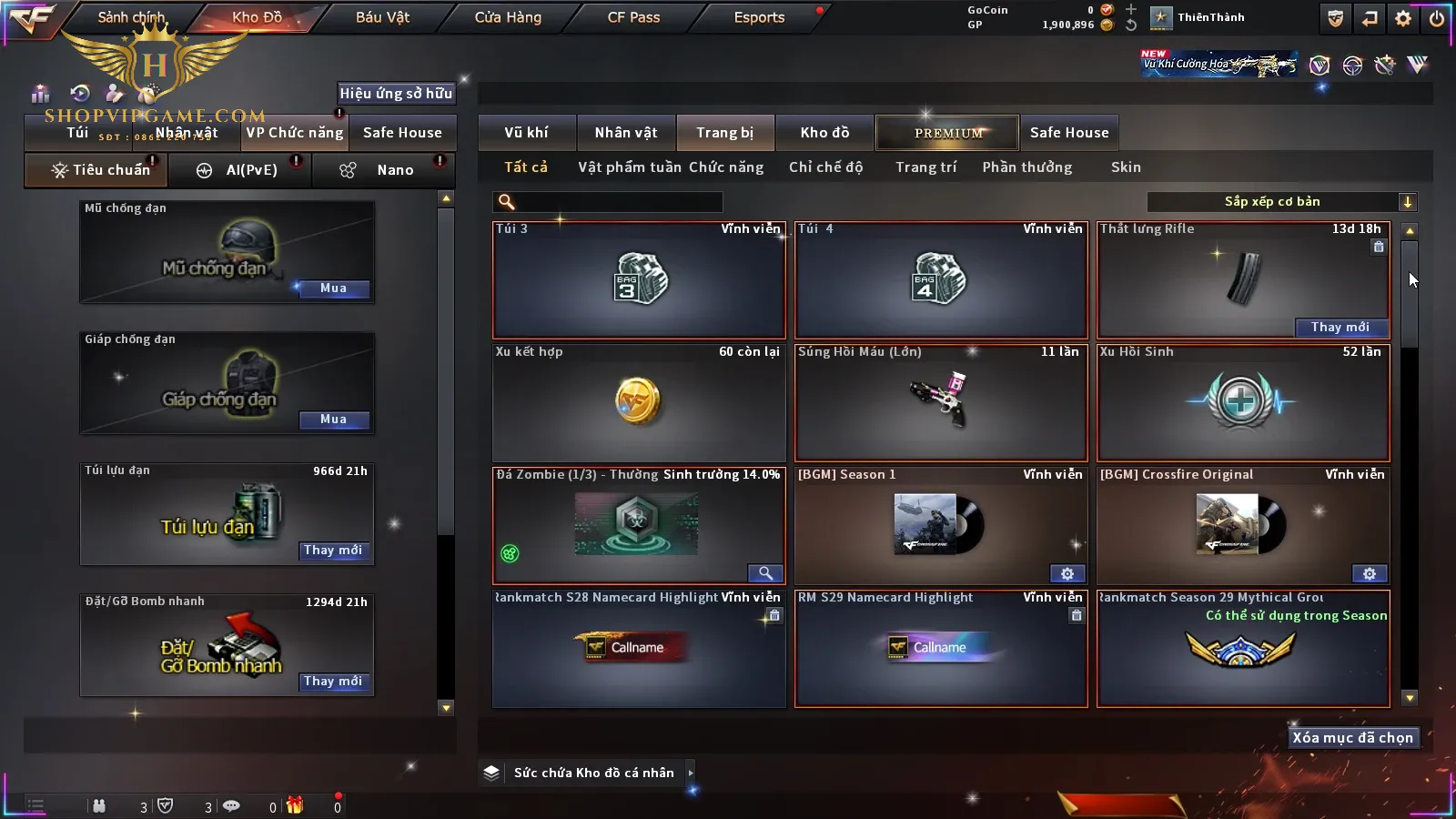Click the power exit icon
The height and width of the screenshot is (819, 1456).
click(x=1437, y=18)
